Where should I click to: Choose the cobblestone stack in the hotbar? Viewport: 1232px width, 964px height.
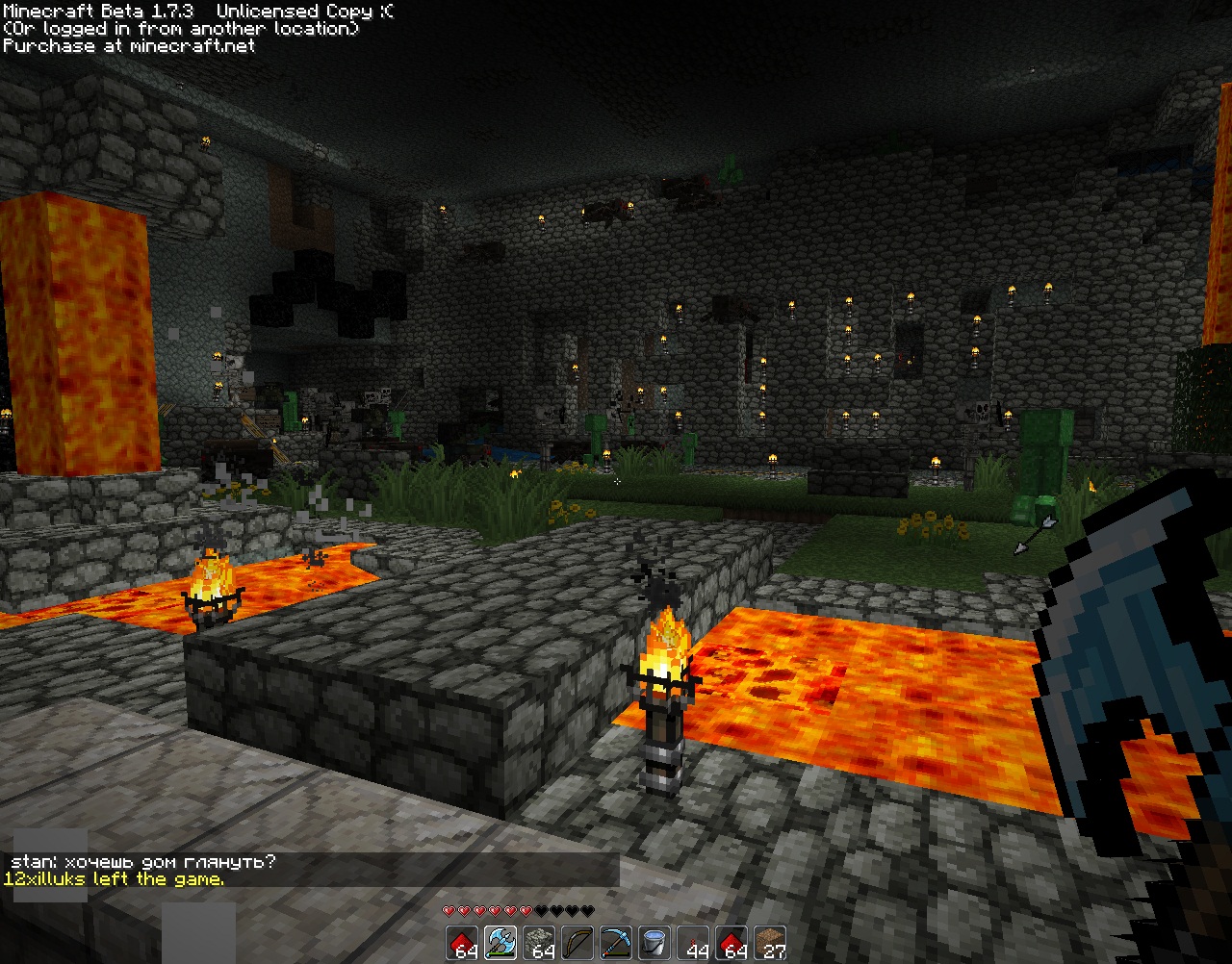coord(539,943)
